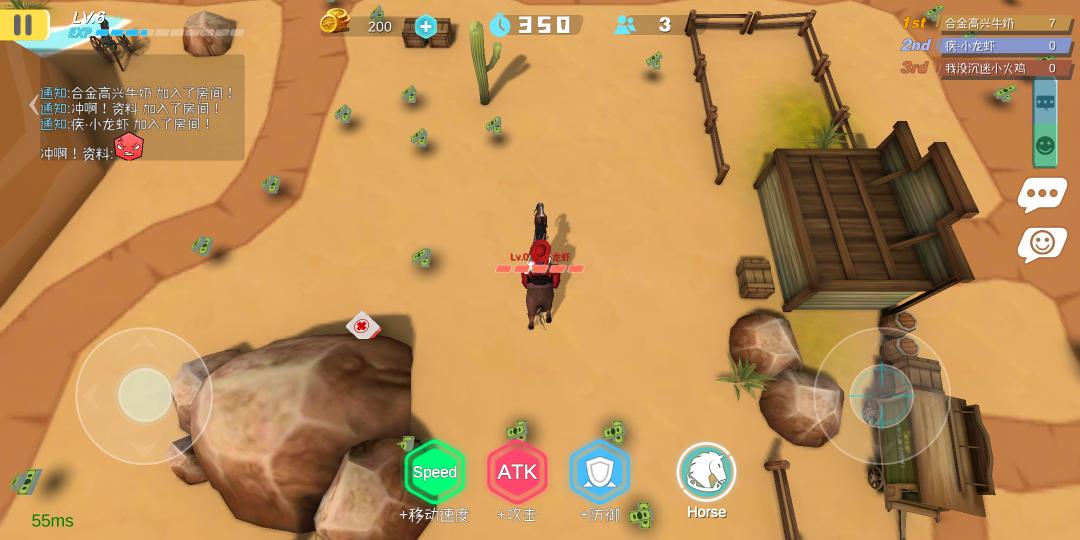Add more coins with the plus button
The width and height of the screenshot is (1080, 540).
click(x=426, y=26)
